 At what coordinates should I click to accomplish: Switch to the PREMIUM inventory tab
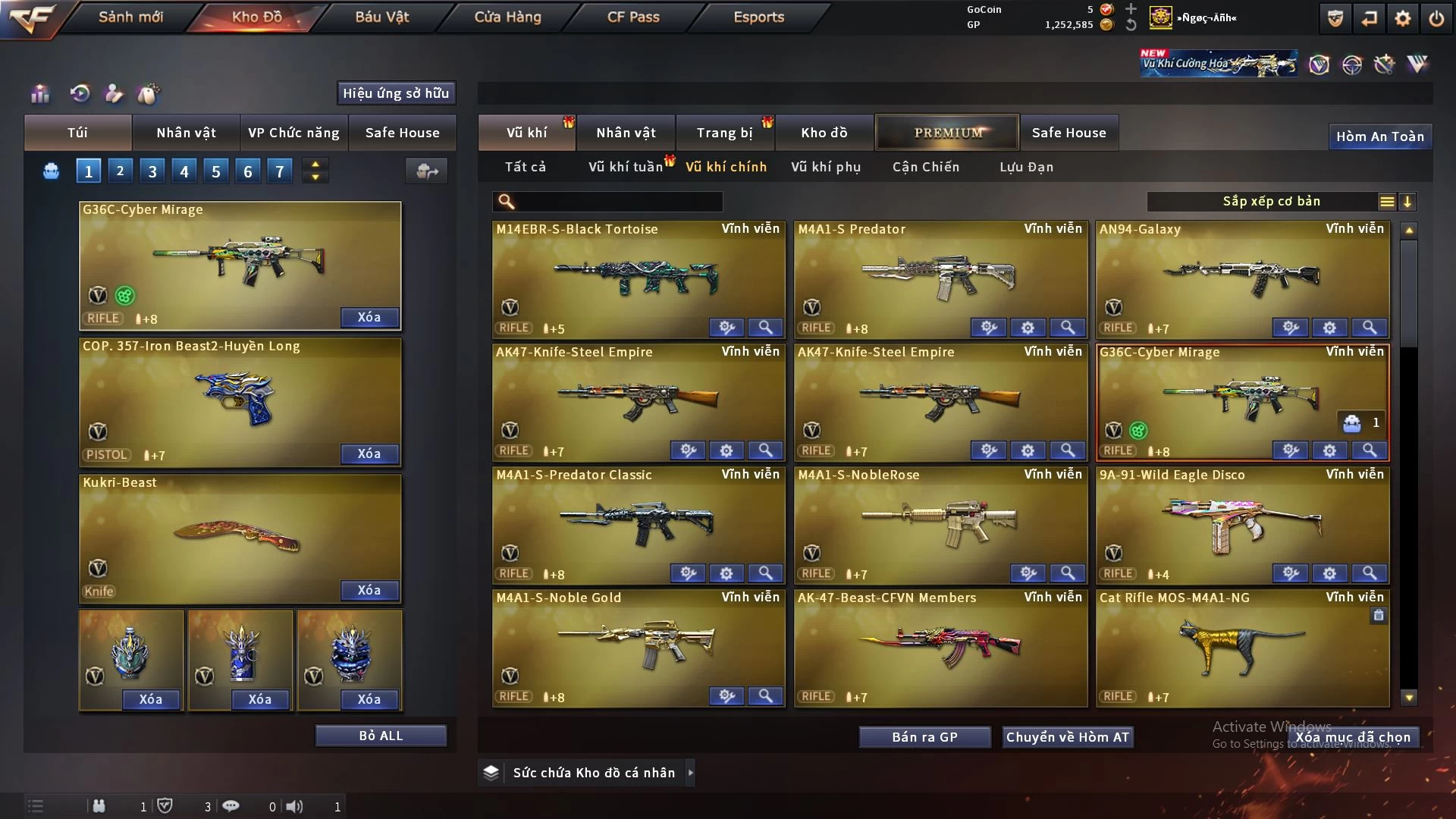(x=947, y=133)
